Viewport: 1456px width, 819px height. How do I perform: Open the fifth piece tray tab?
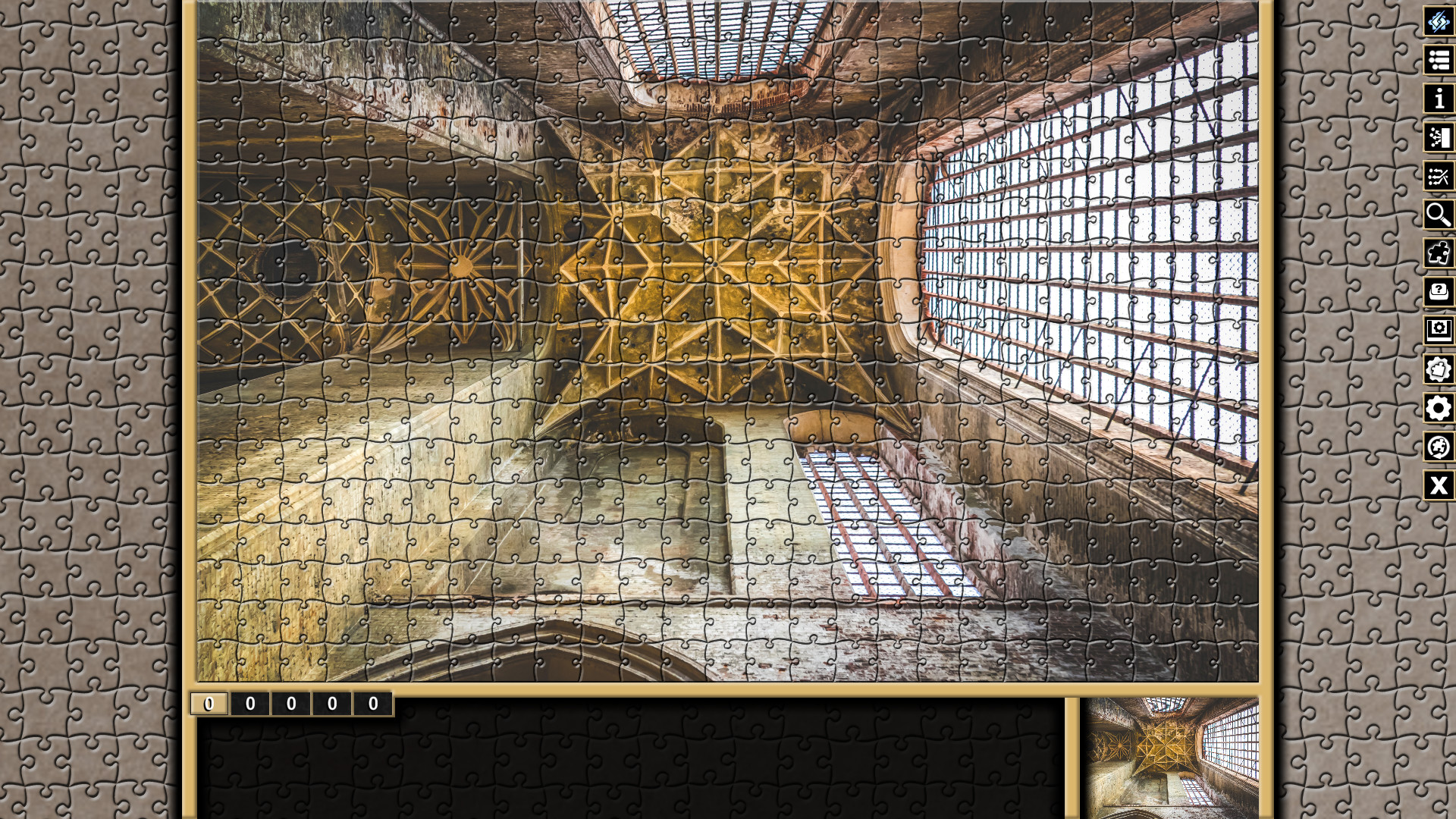(371, 703)
